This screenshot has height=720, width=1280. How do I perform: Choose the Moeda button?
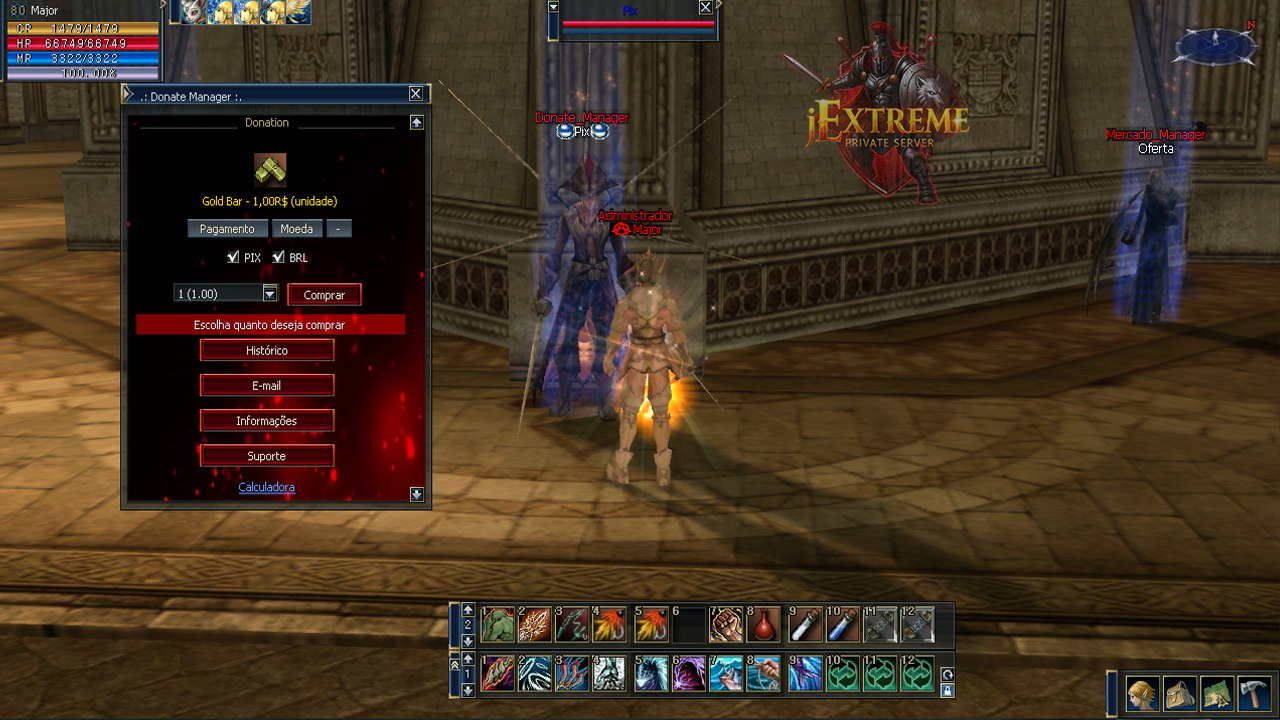pyautogui.click(x=296, y=229)
